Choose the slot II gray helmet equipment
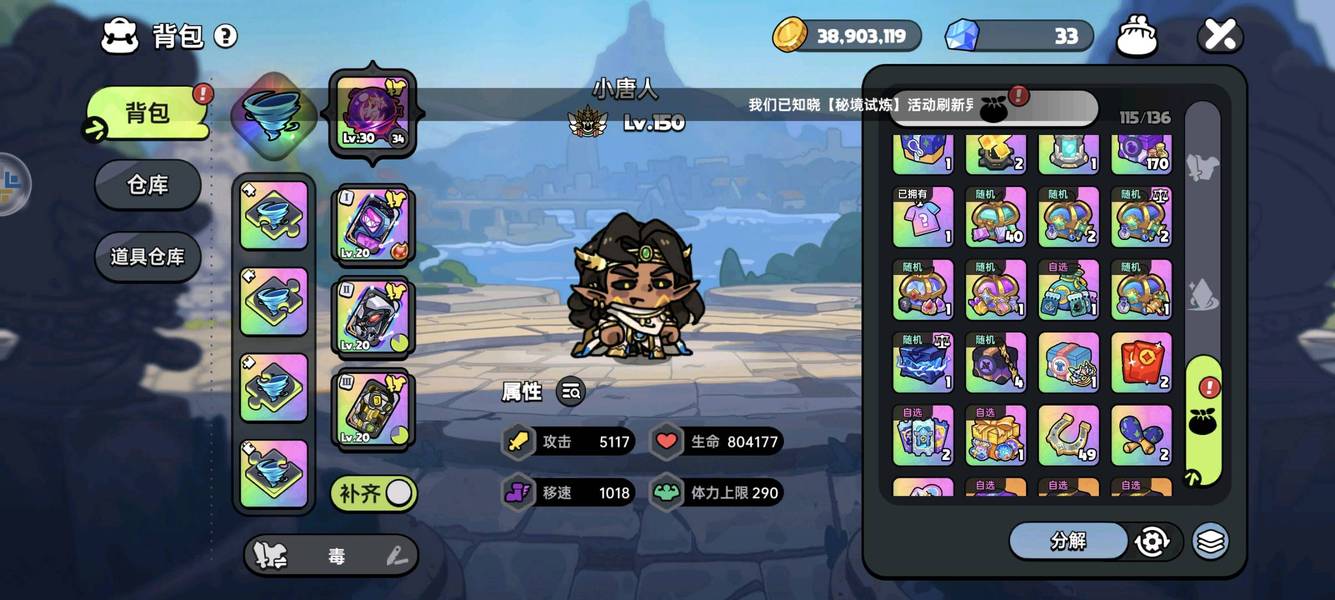 click(x=372, y=316)
